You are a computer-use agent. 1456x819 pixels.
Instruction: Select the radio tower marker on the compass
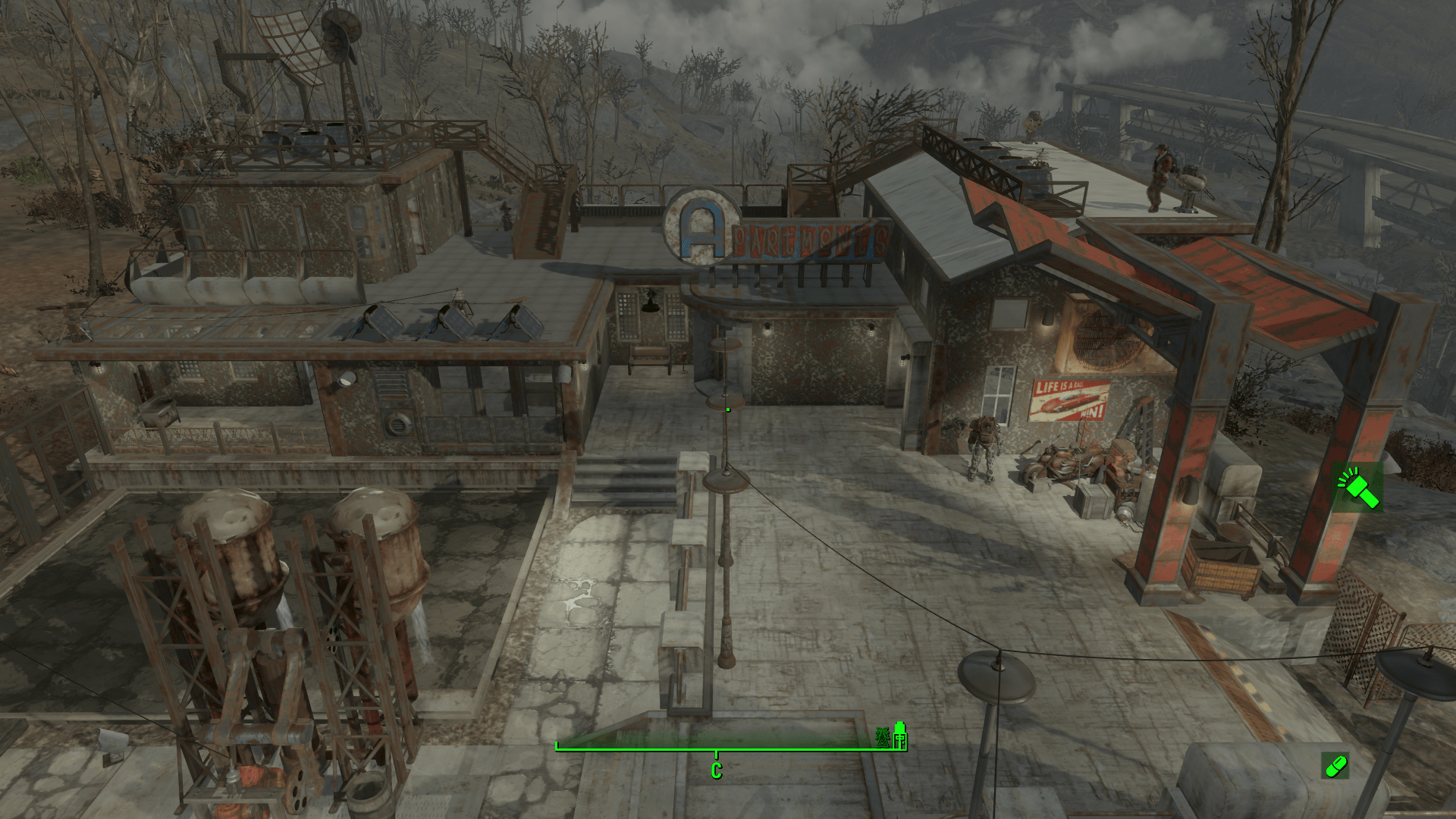point(883,737)
